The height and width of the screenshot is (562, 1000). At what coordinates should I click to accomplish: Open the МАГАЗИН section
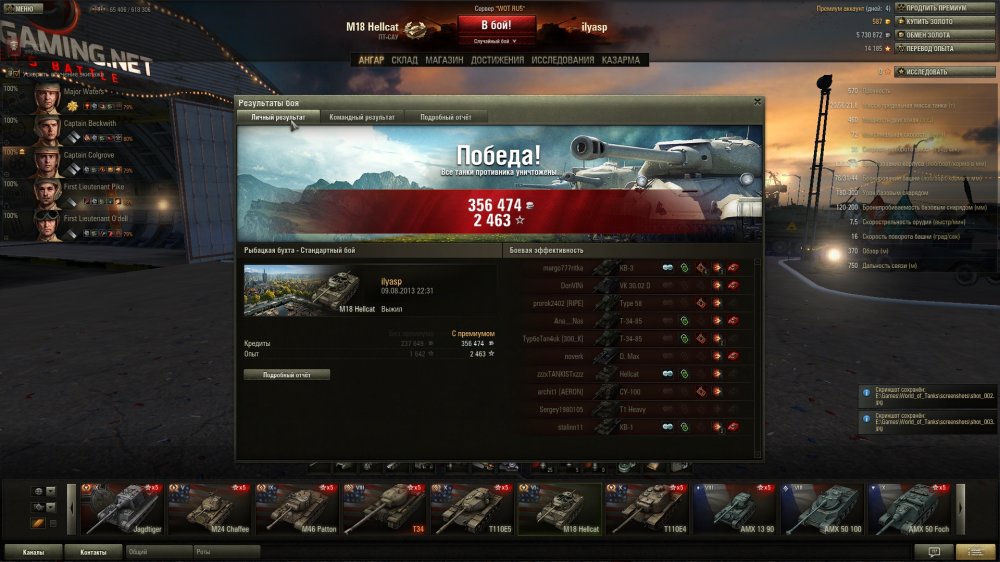[x=444, y=60]
